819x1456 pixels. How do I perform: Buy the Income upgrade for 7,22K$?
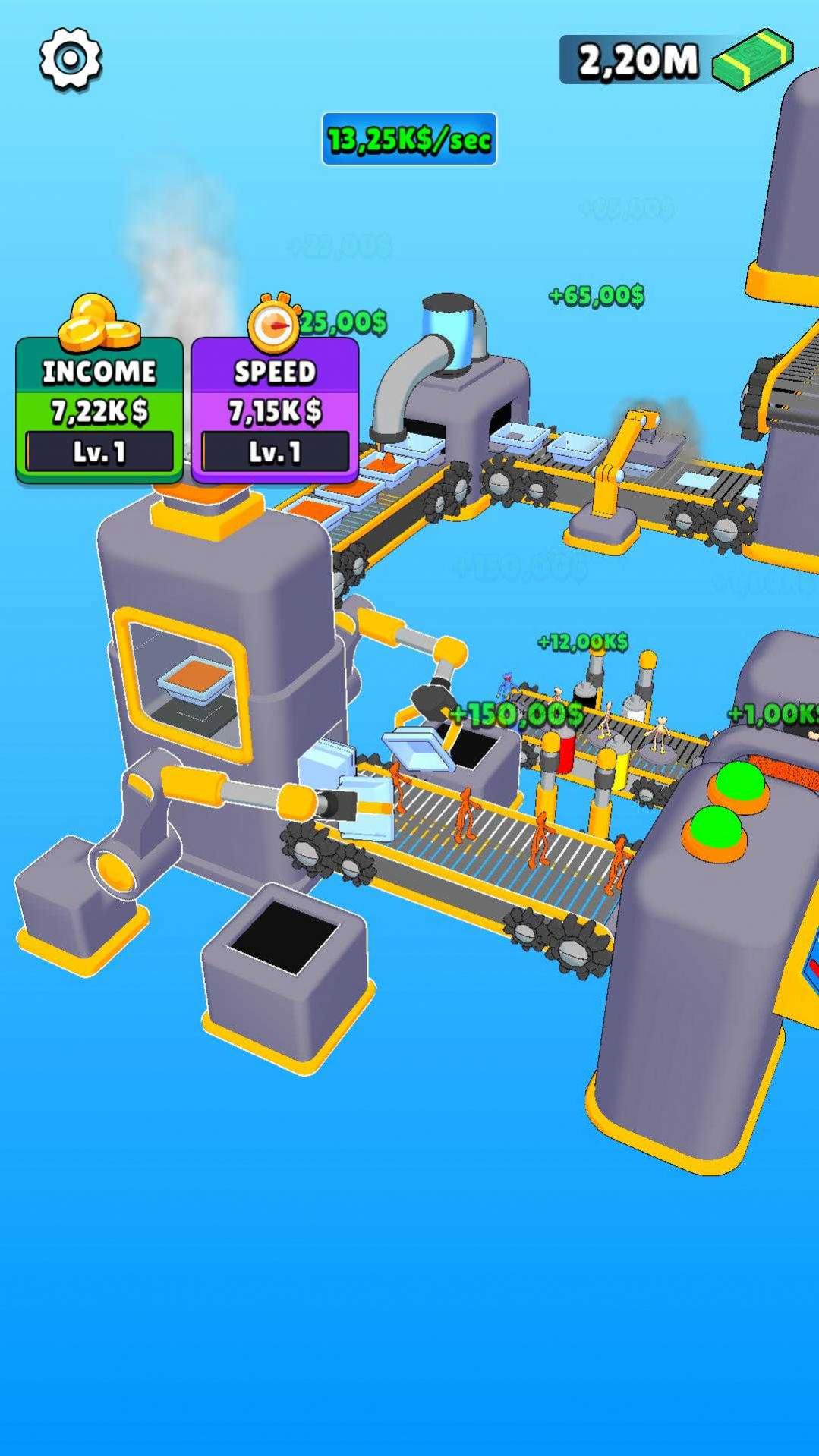pyautogui.click(x=99, y=411)
